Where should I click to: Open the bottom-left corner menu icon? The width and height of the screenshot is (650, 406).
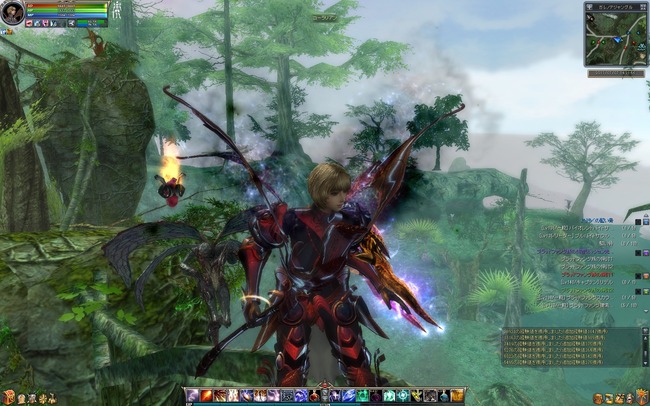tap(8, 398)
